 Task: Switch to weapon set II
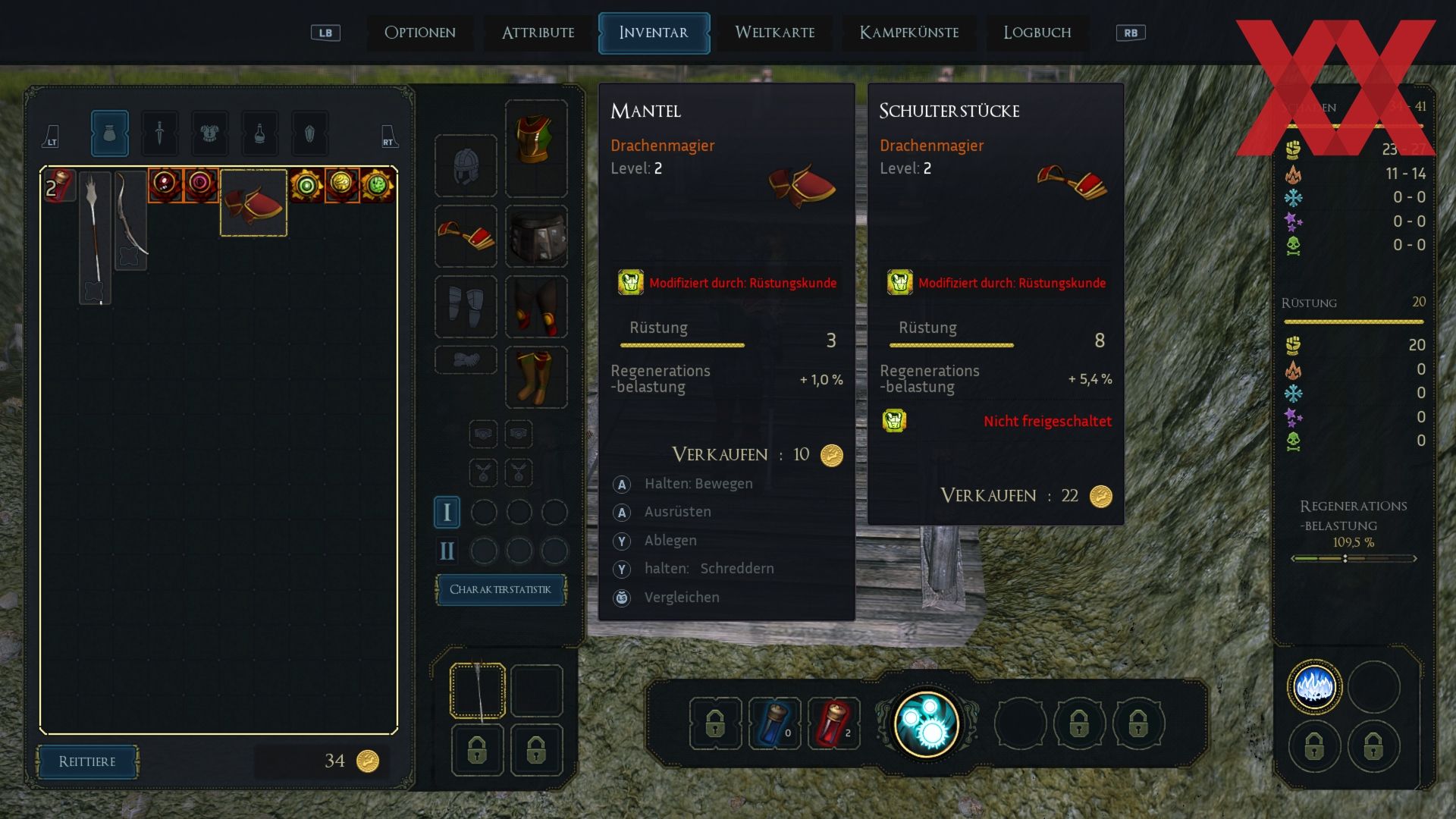pos(447,551)
